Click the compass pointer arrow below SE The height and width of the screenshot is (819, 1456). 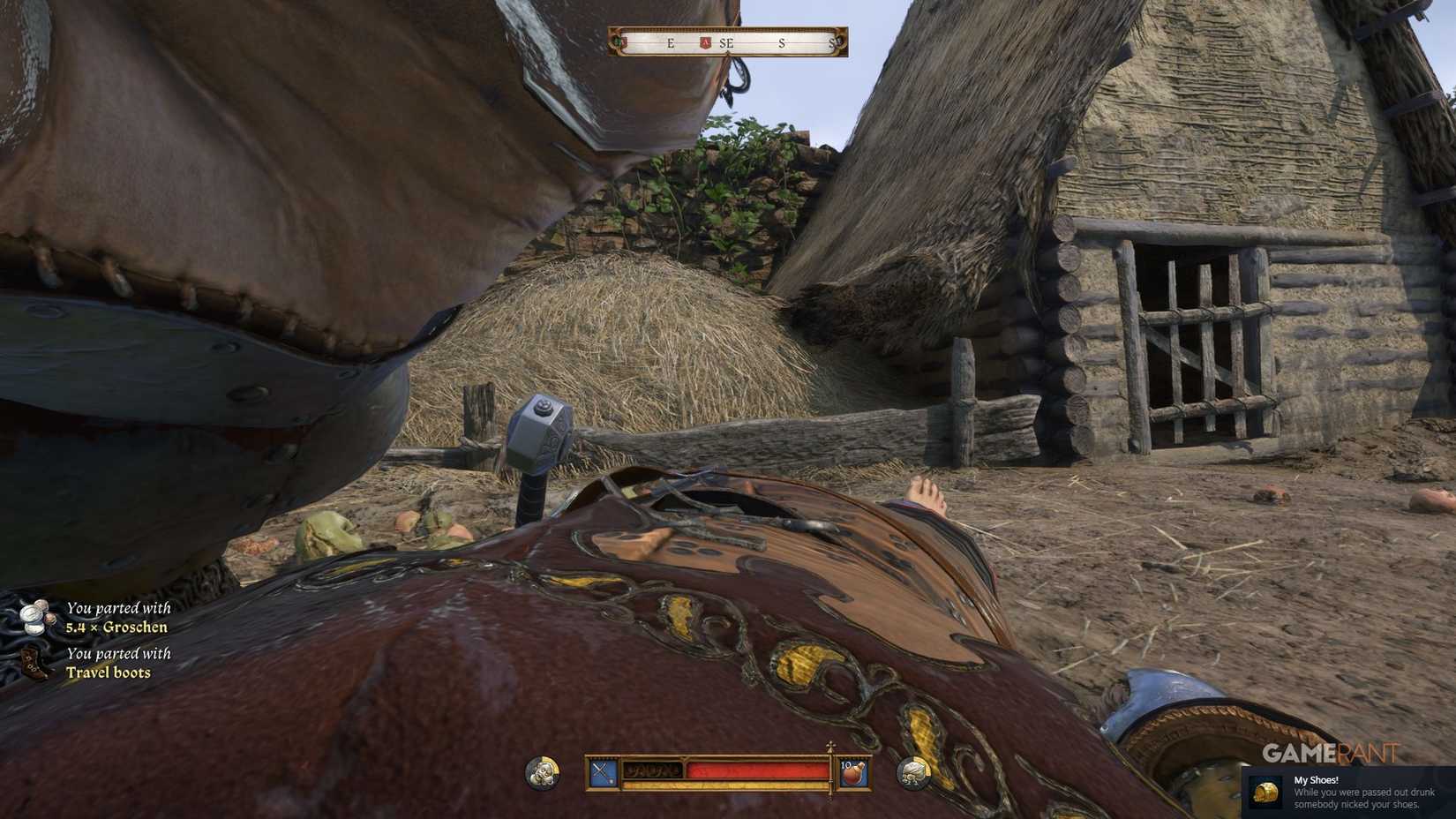click(729, 54)
